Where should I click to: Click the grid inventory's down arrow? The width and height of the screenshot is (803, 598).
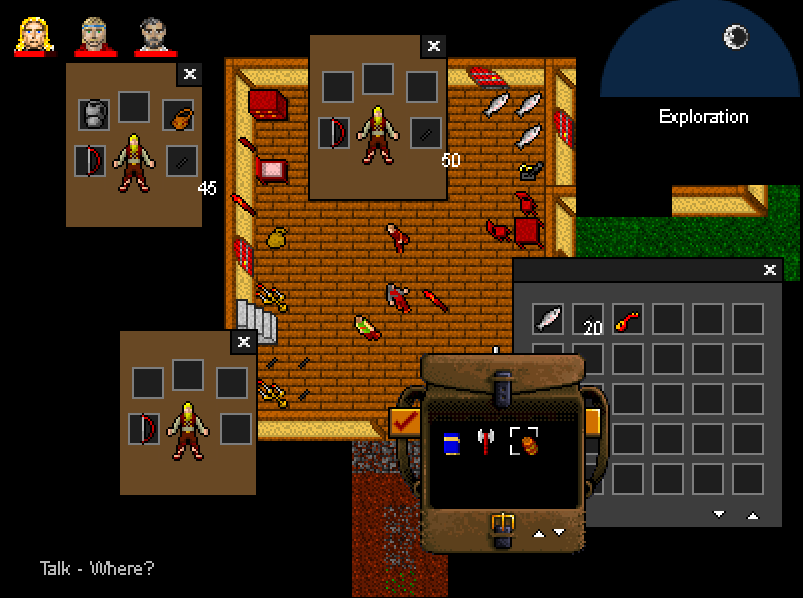[x=718, y=514]
